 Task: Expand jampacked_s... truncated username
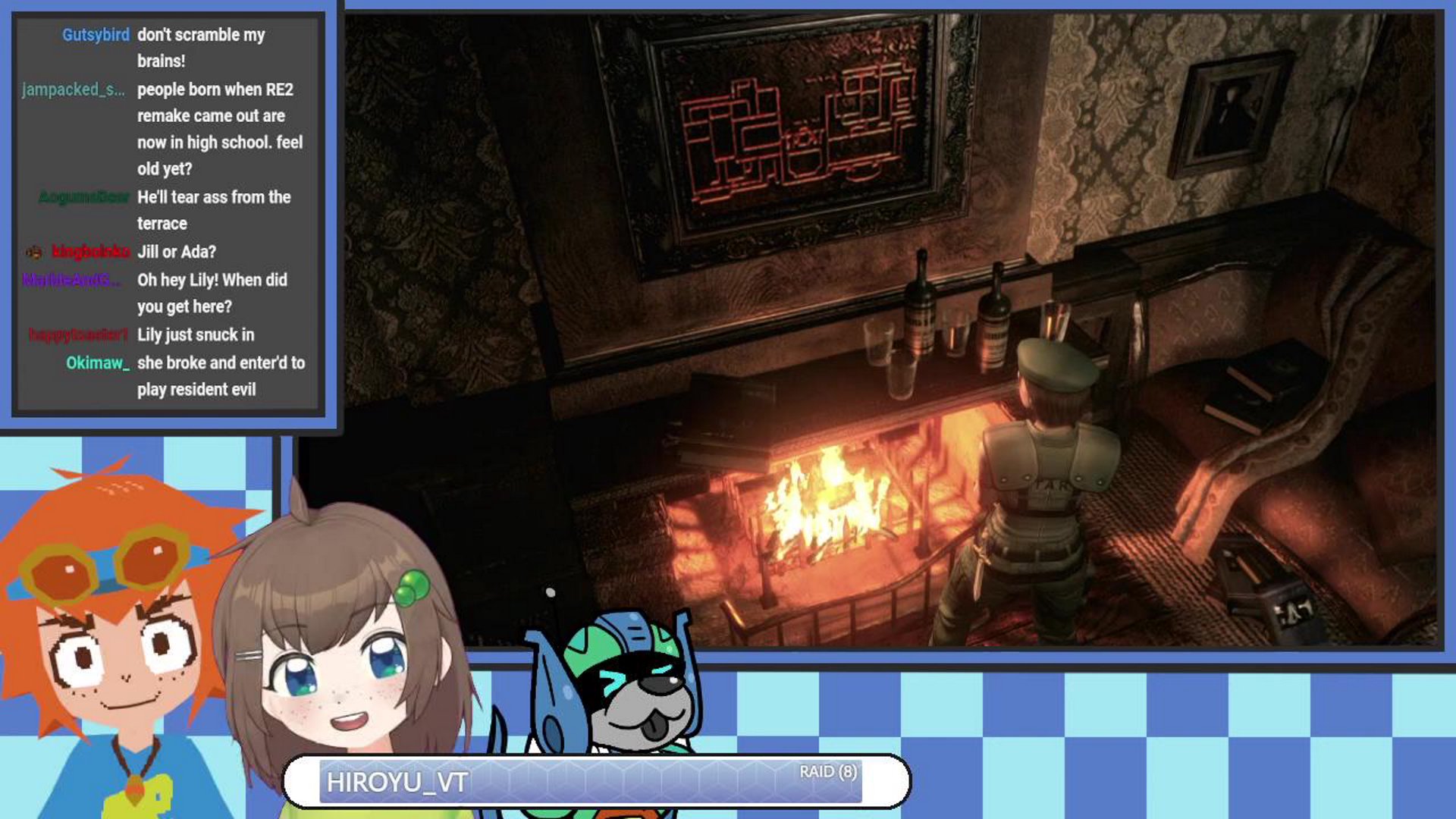74,90
